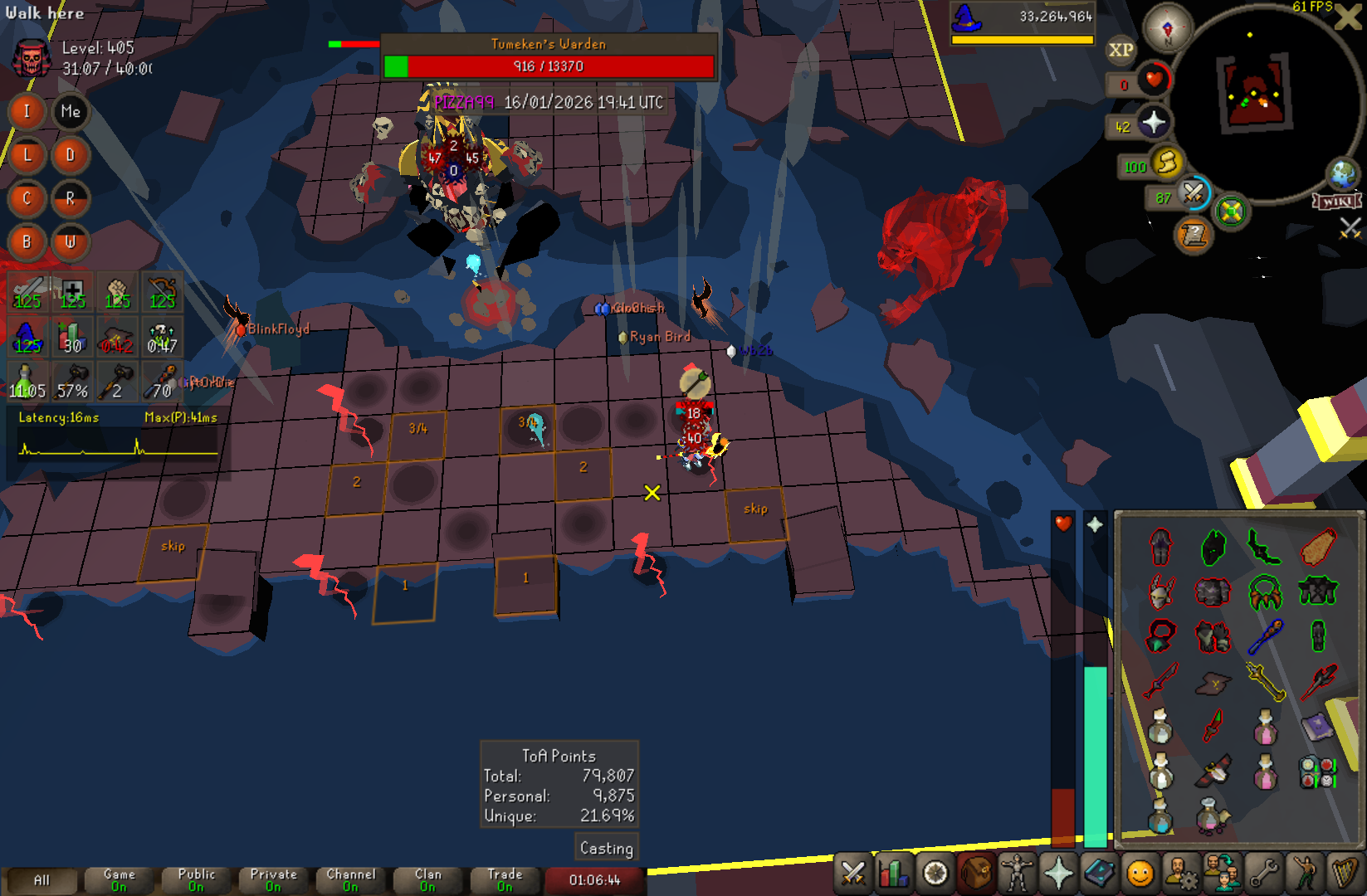
Task: Switch to the skills tab
Action: (x=894, y=874)
